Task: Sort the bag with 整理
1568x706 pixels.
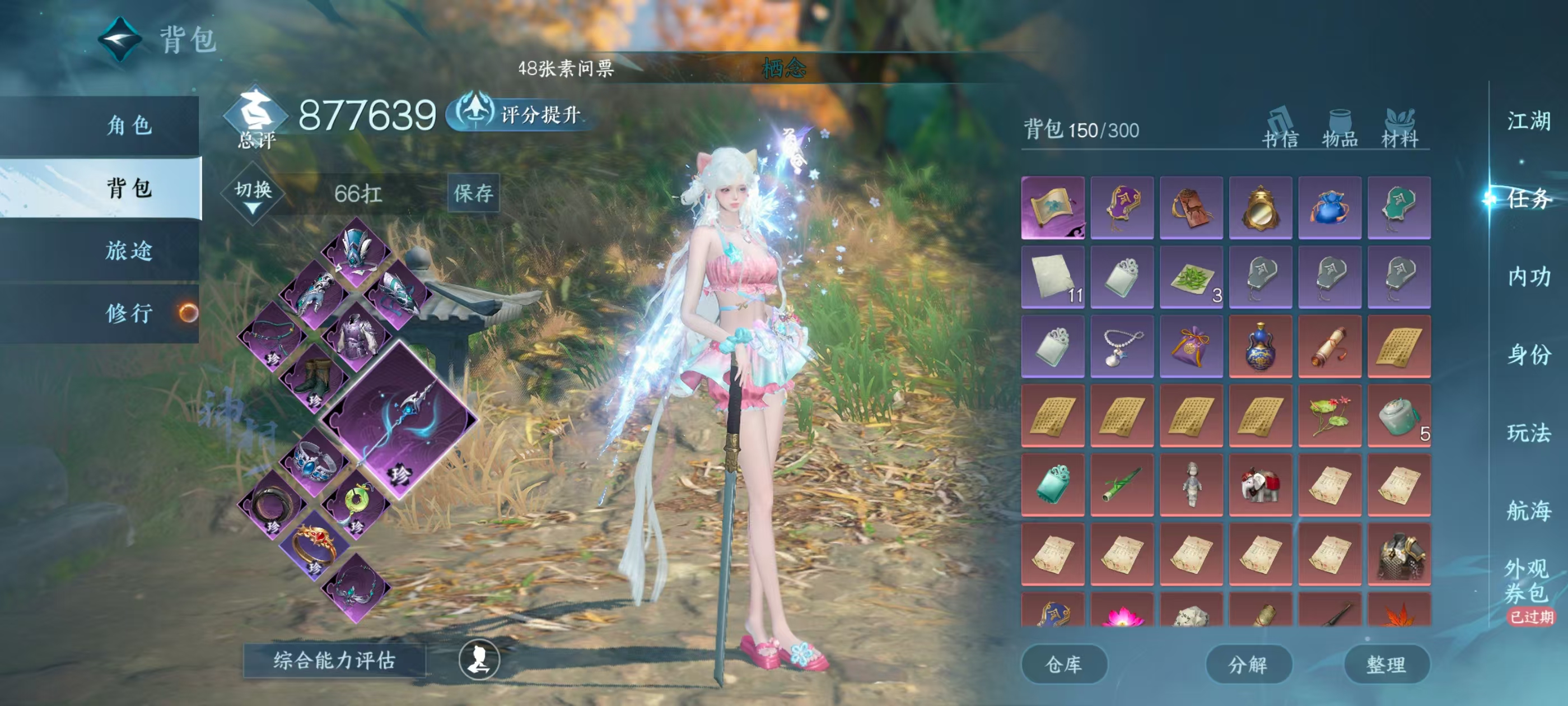Action: pos(1386,664)
